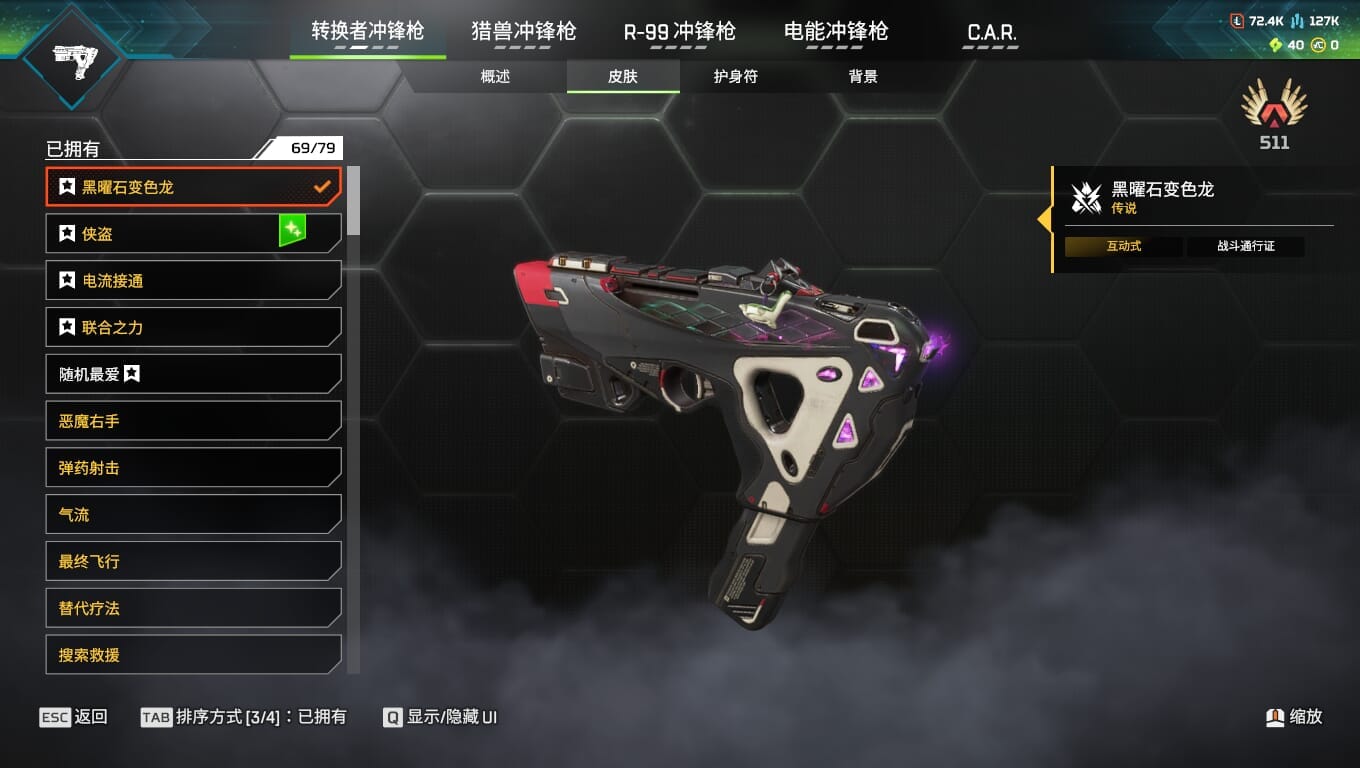Choose the 恶魔右手 skin
Viewport: 1360px width, 768px height.
coord(193,421)
